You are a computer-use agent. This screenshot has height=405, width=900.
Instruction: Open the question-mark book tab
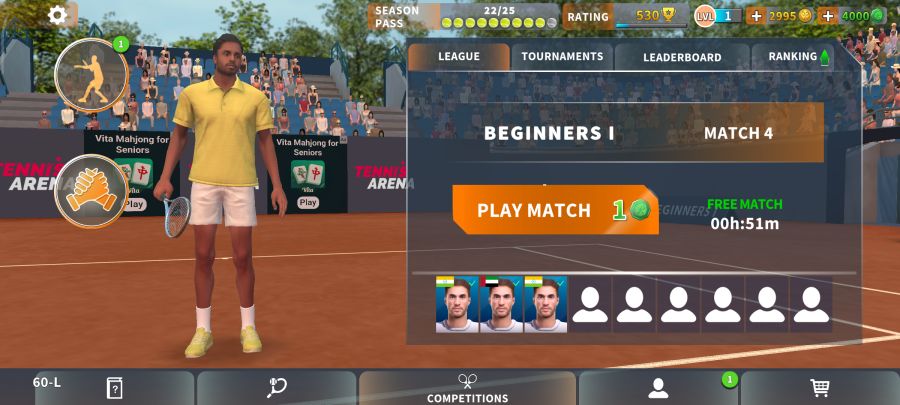(114, 388)
